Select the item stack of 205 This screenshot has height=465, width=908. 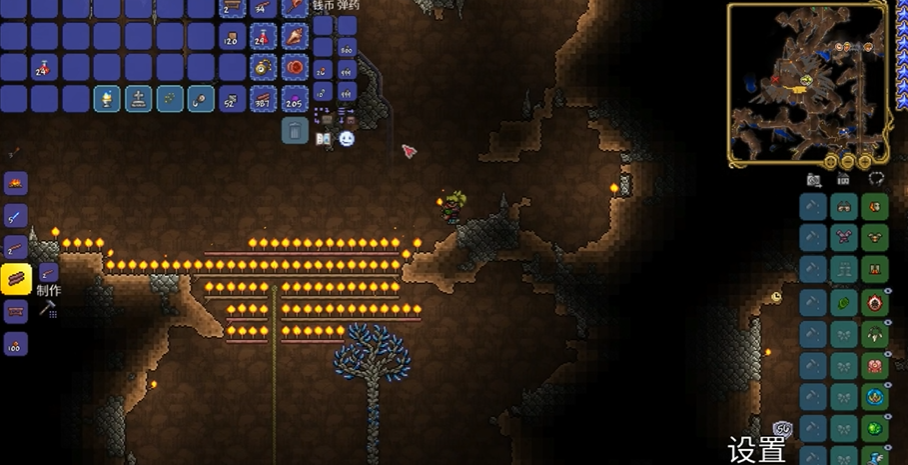(295, 99)
